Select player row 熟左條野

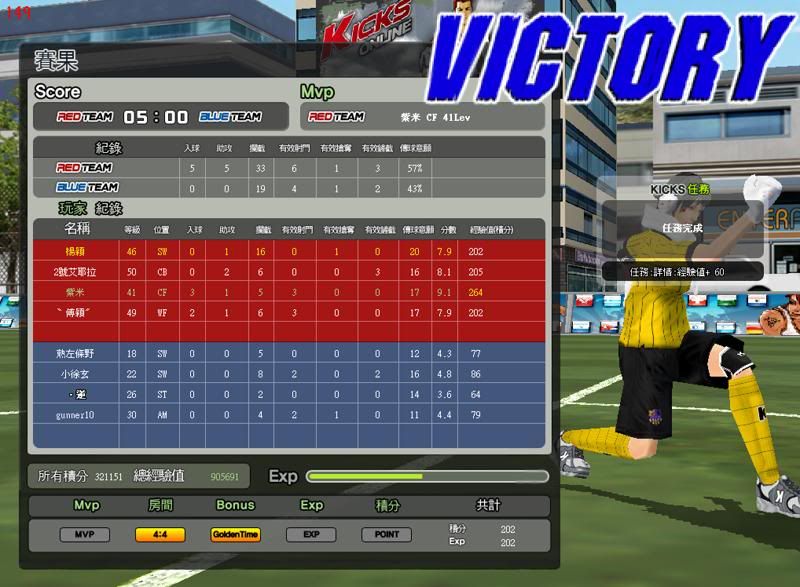pos(290,354)
